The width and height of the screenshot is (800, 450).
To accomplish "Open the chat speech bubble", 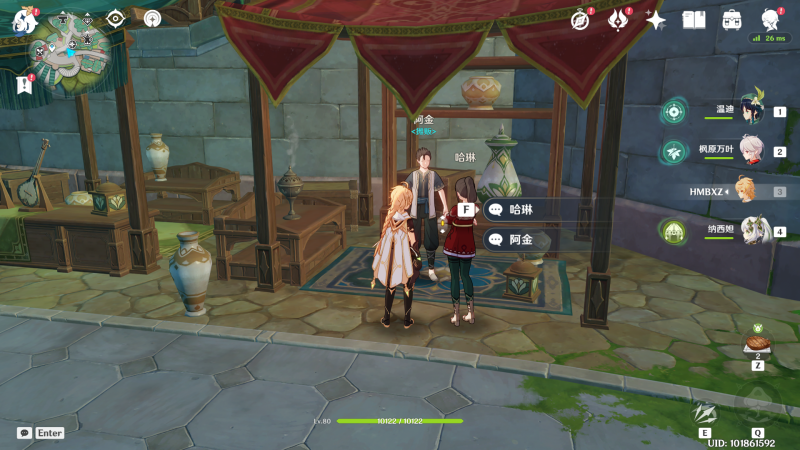I will tap(24, 433).
